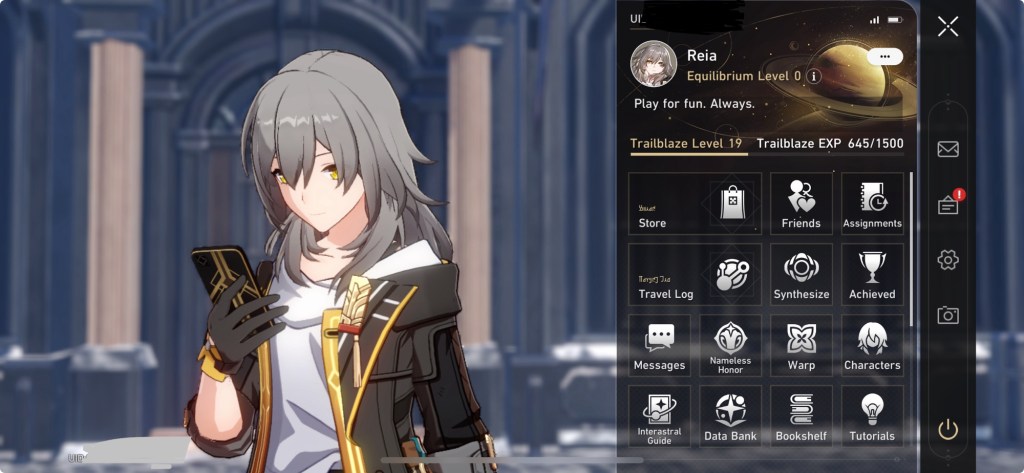Show Equilibrium Level info
This screenshot has height=473, width=1024.
click(814, 76)
